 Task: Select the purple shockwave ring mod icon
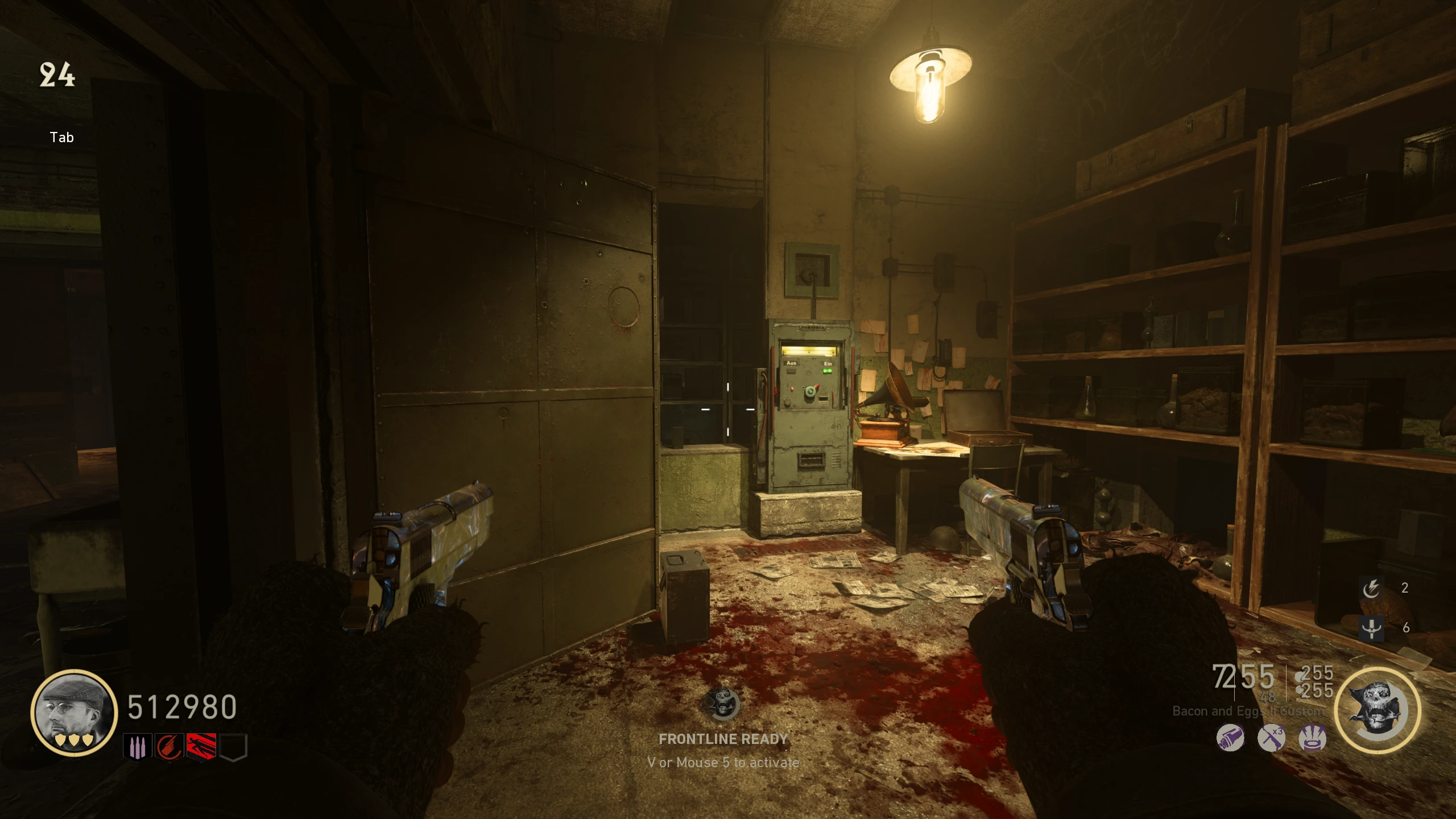(1313, 739)
